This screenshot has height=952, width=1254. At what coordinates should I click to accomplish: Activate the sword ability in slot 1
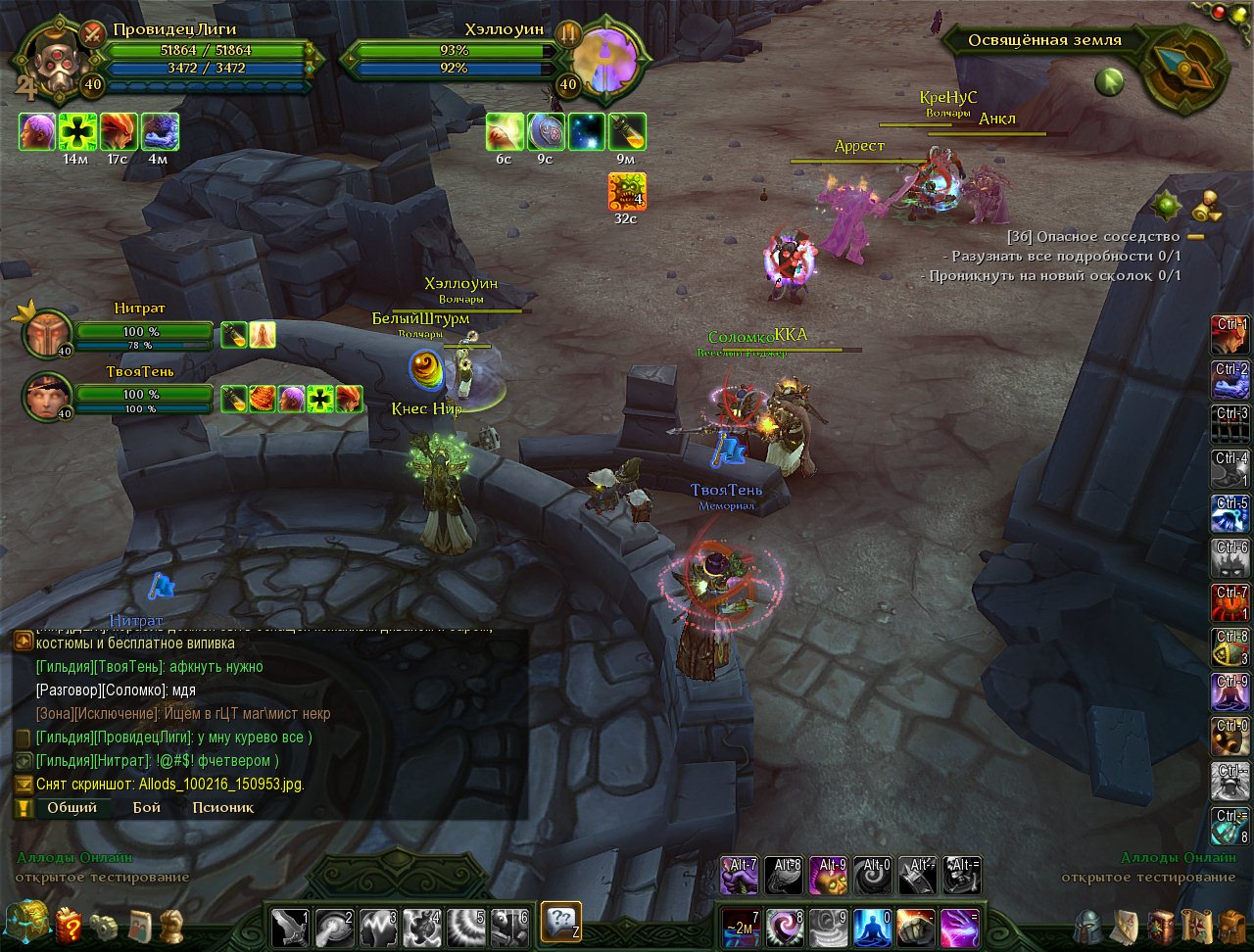(290, 925)
